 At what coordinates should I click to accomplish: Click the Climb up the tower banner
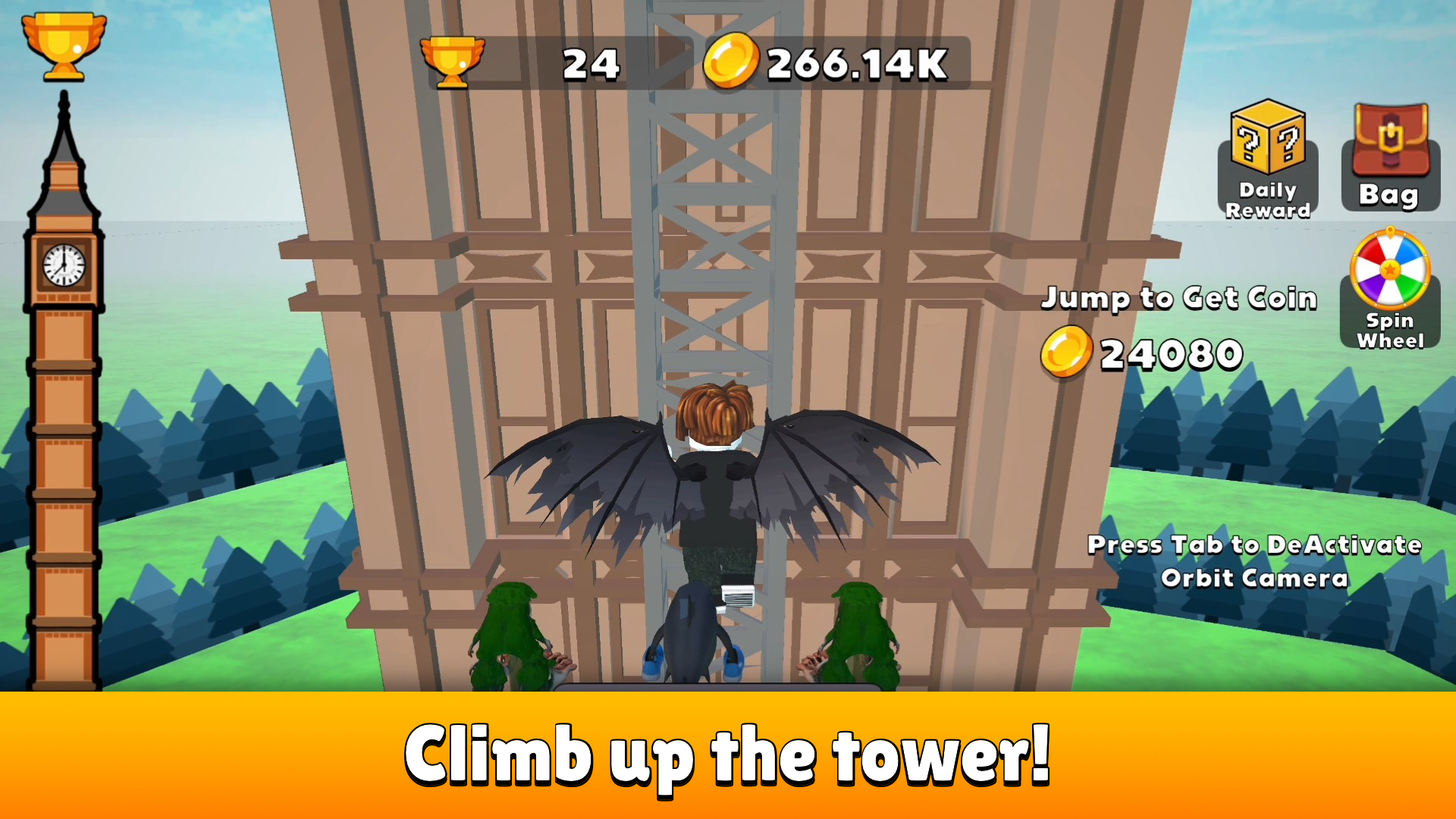coord(728,755)
